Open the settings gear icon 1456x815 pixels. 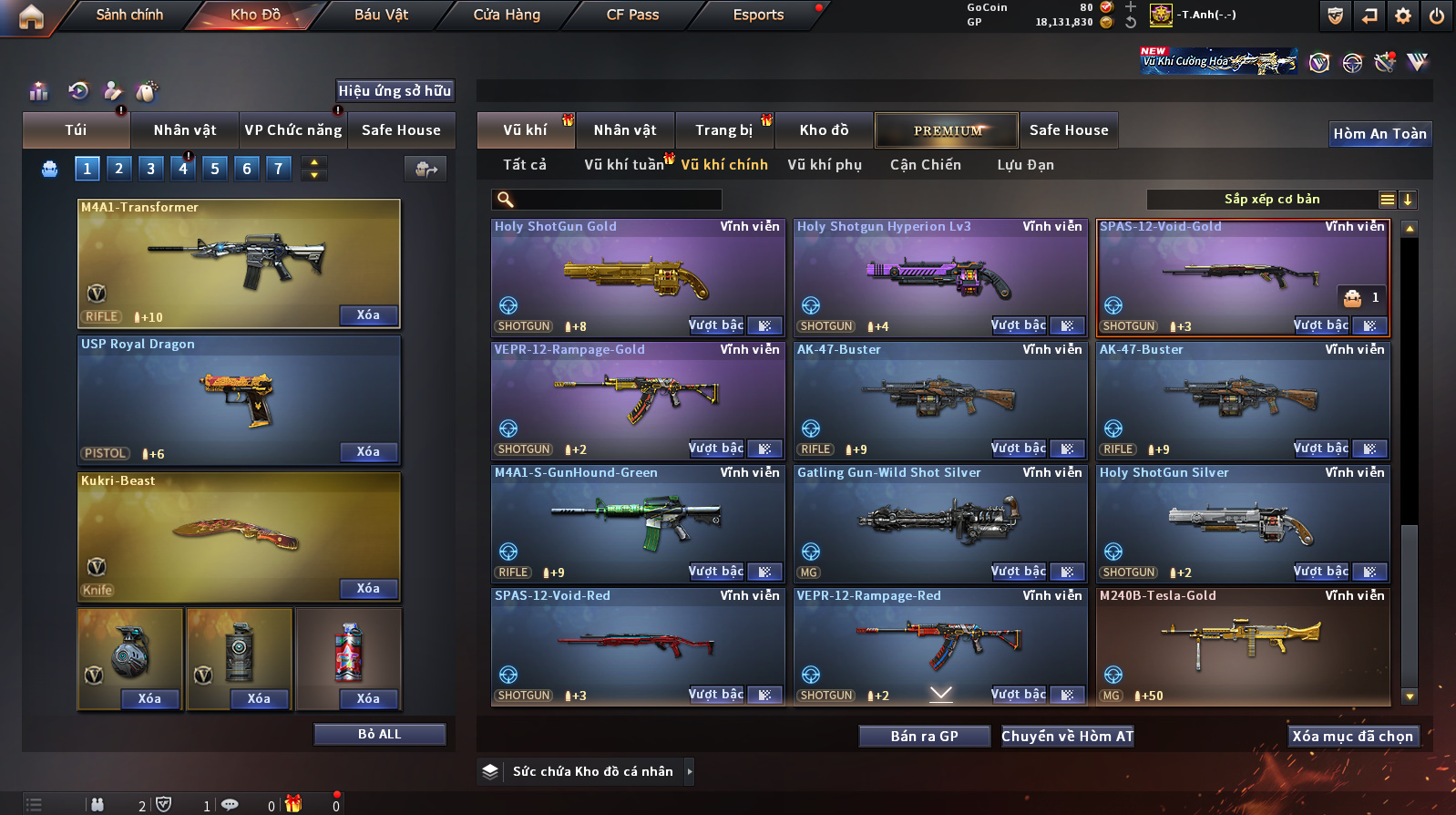point(1403,15)
